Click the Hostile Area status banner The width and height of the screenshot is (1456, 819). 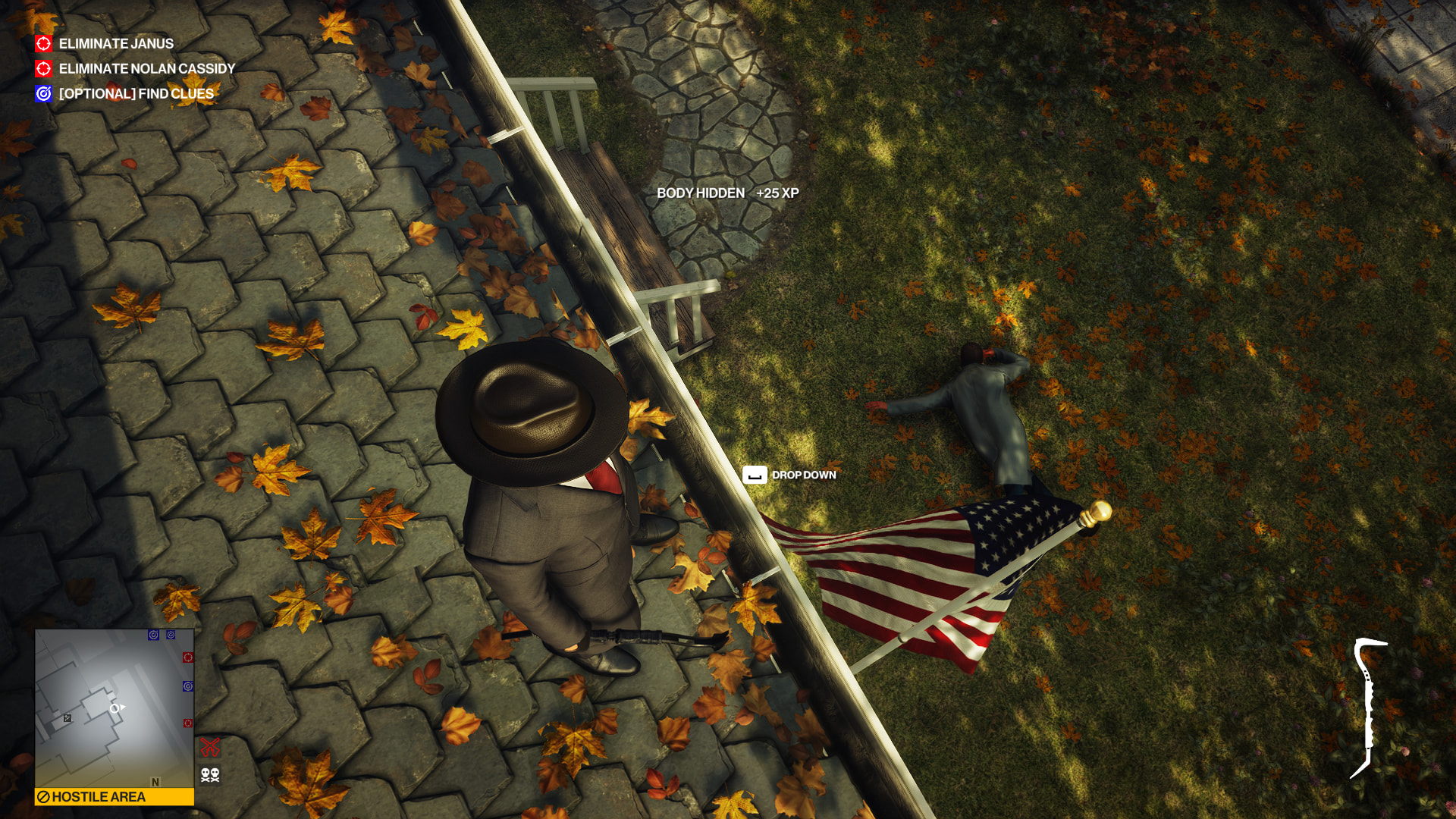click(x=114, y=797)
